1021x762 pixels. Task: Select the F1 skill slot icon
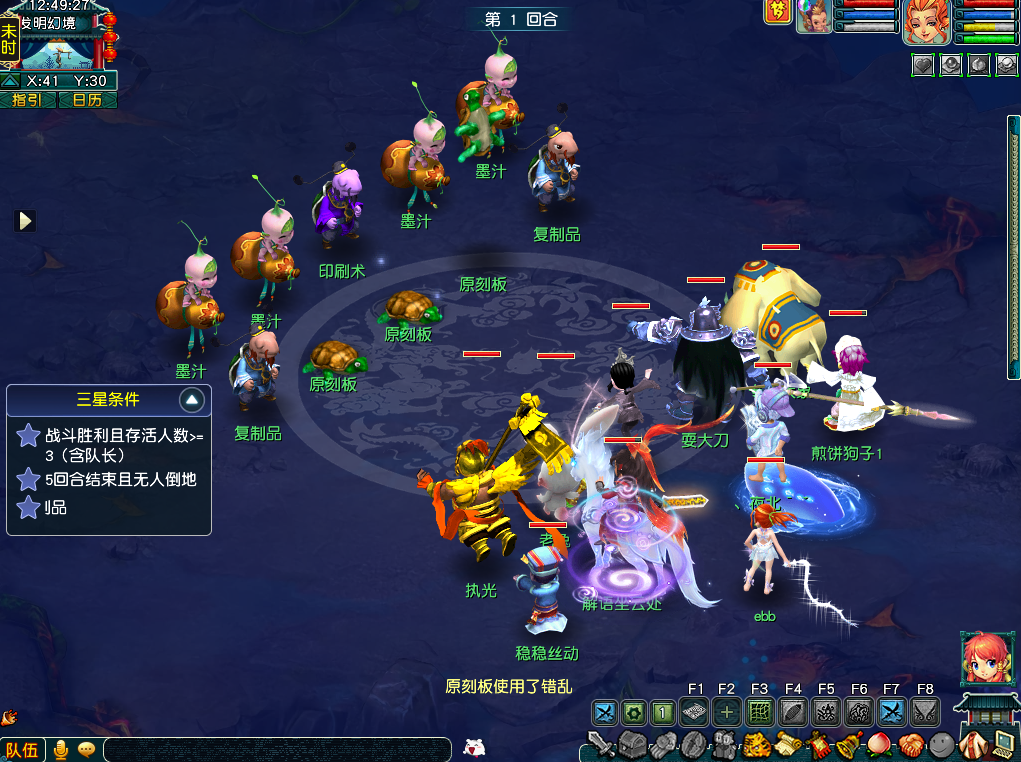coord(695,712)
